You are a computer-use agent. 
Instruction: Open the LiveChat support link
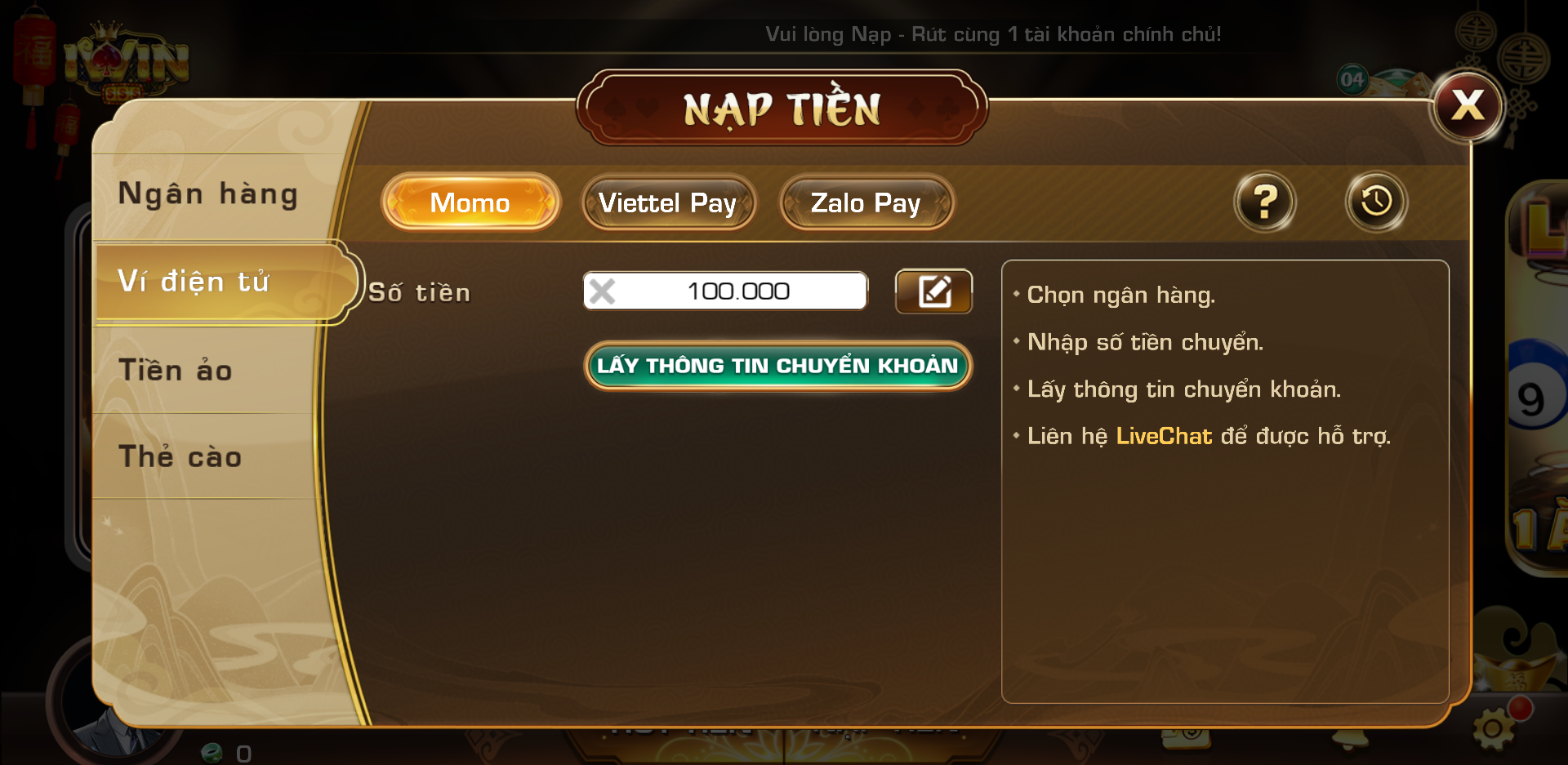tap(1164, 436)
